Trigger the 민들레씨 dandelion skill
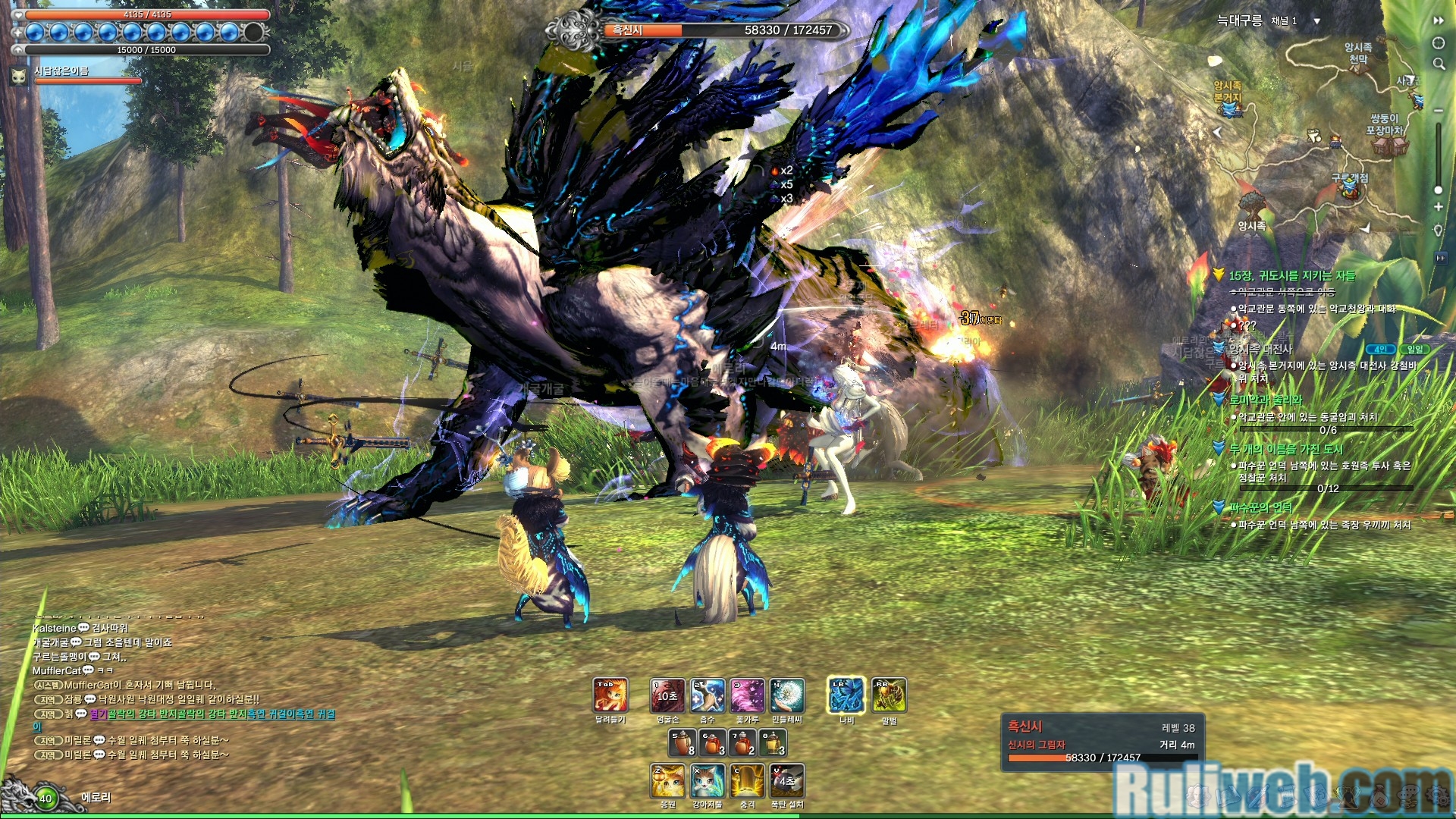 787,695
